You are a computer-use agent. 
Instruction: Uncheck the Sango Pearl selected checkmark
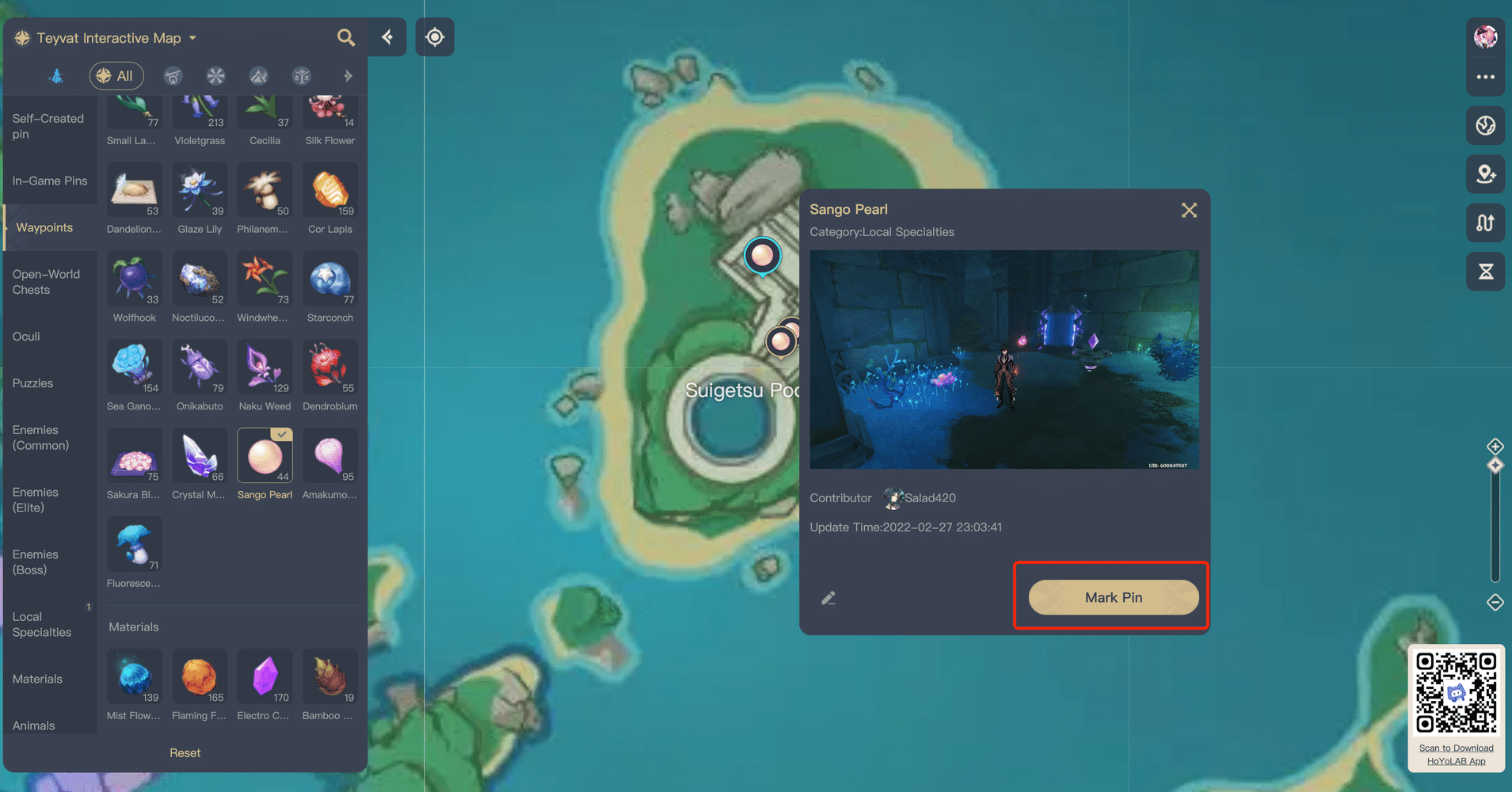tap(281, 434)
